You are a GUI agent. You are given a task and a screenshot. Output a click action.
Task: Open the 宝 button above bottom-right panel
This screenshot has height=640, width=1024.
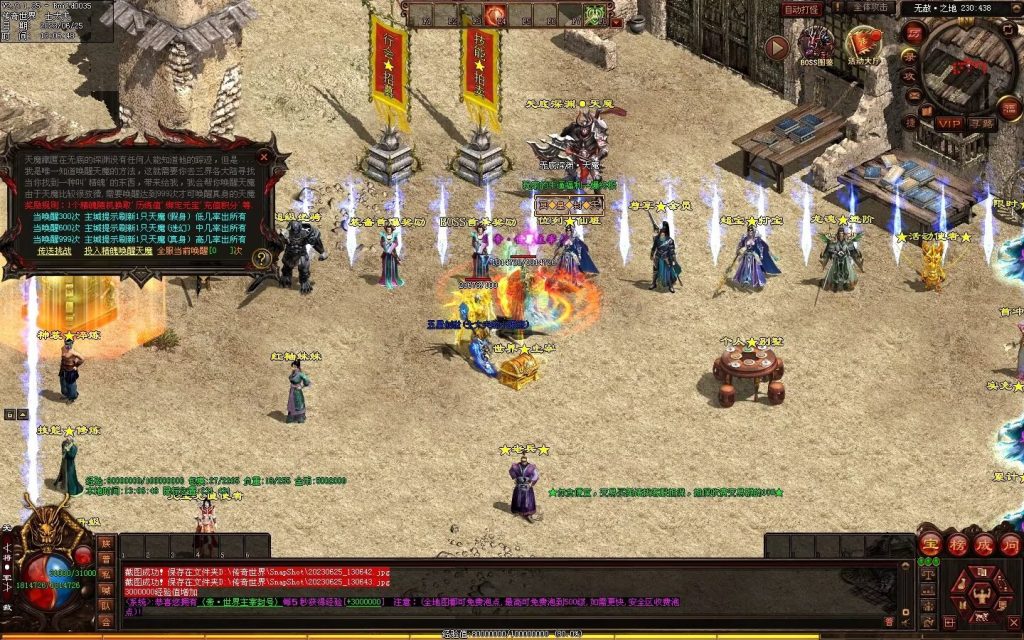[x=930, y=545]
